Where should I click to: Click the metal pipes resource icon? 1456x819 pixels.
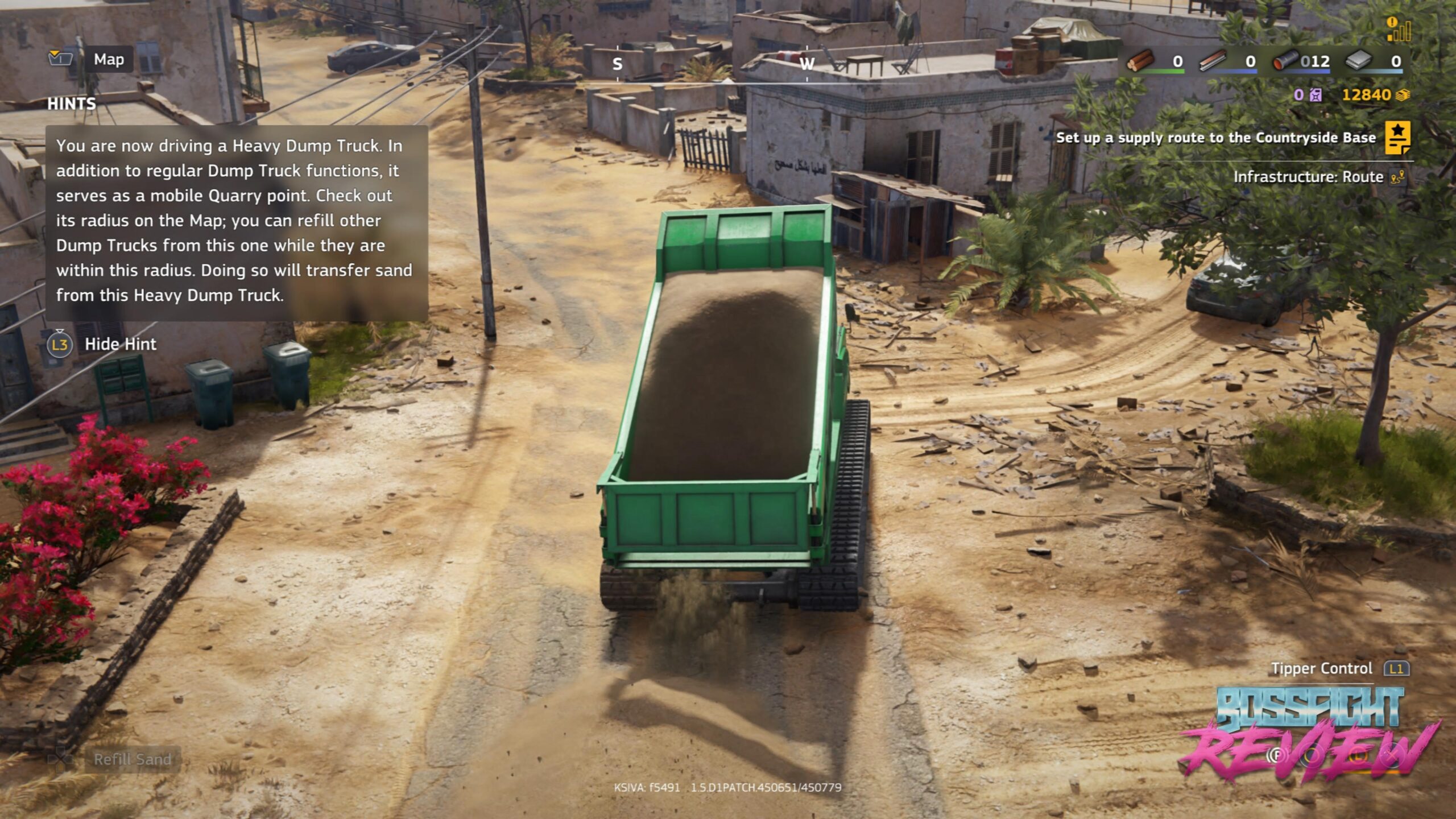coord(1285,60)
